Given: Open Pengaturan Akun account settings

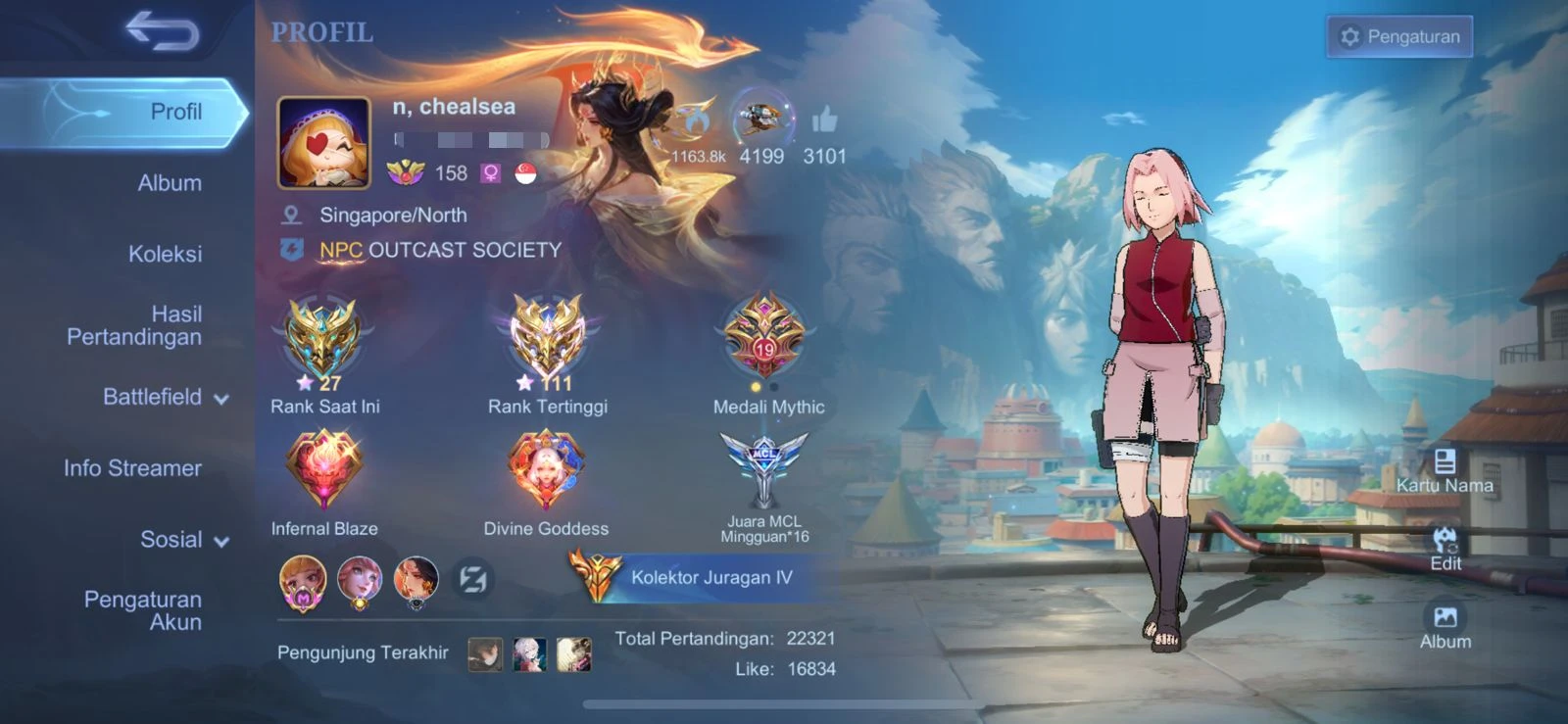Looking at the screenshot, I should [143, 610].
